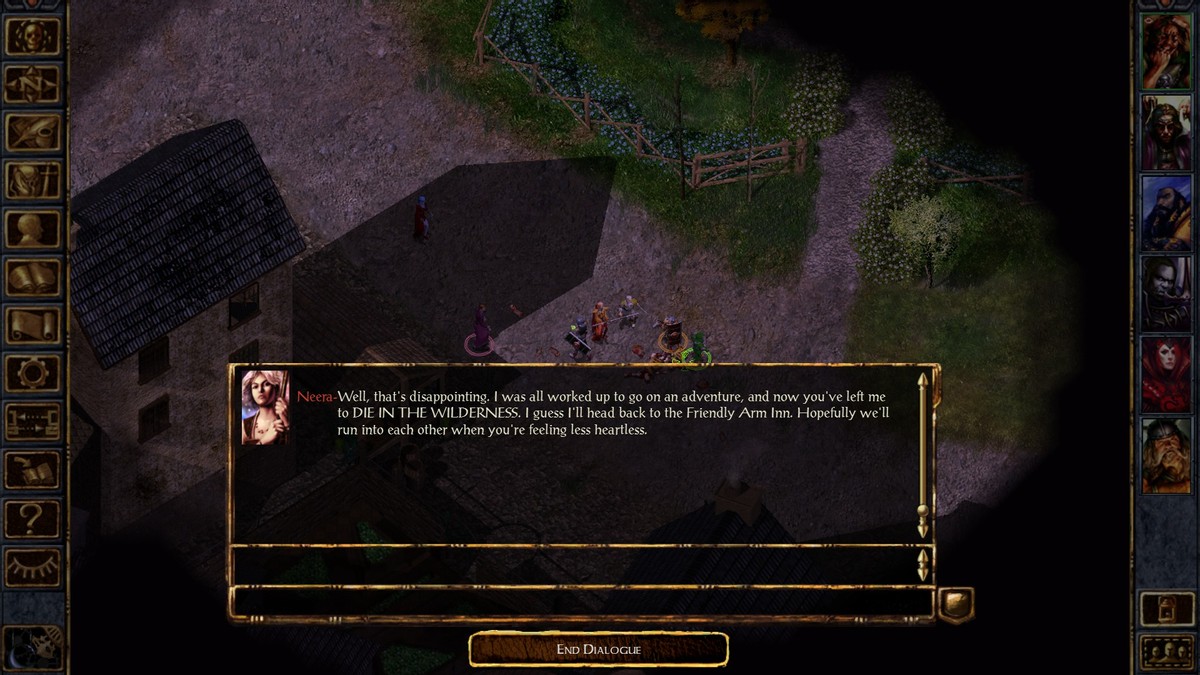The width and height of the screenshot is (1200, 675).
Task: Open the area map with compass icon
Action: [x=32, y=84]
